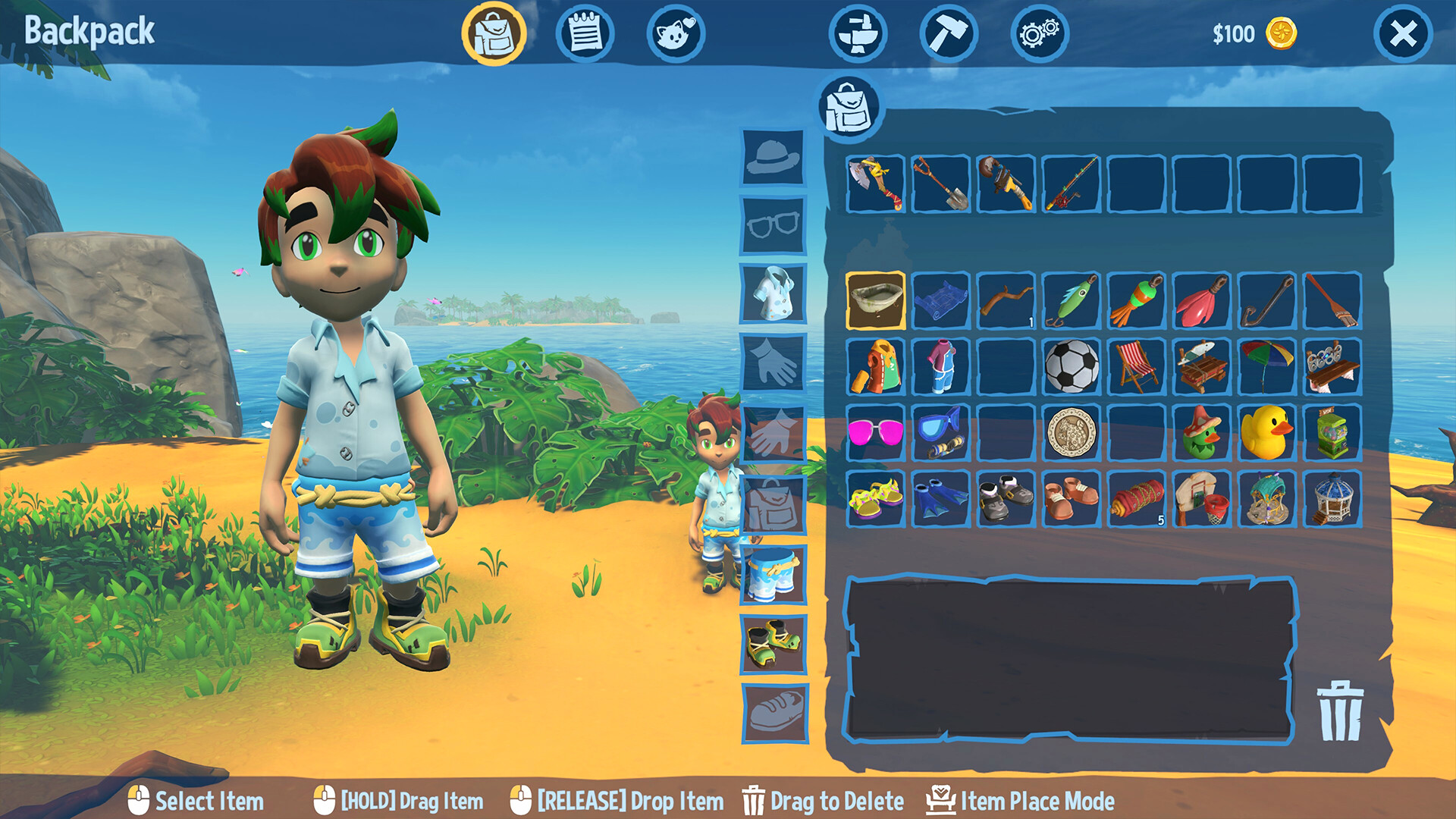Open the Backpack tab icon
1456x819 pixels.
pos(495,33)
